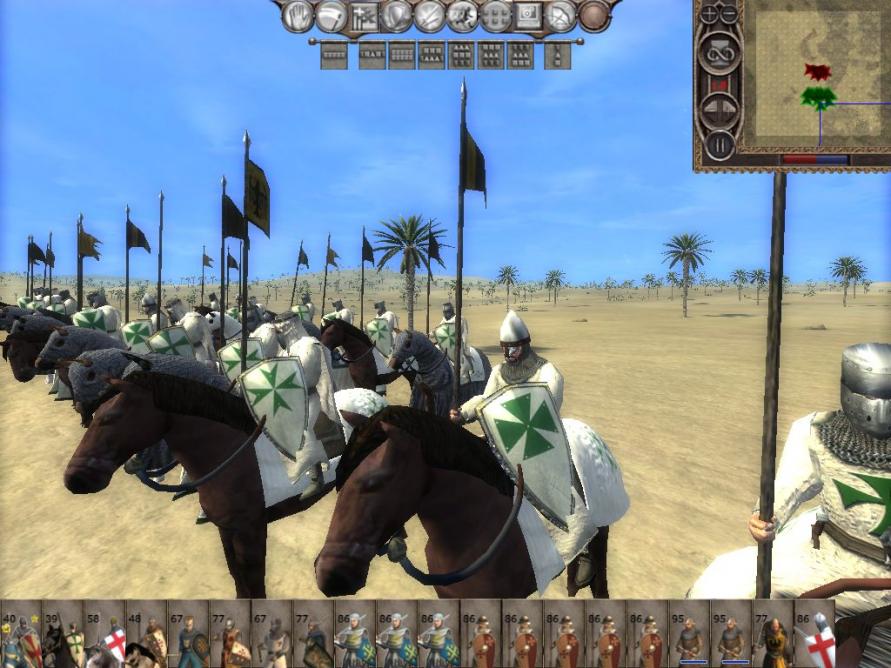891x668 pixels.
Task: Toggle the guard mode shield button
Action: pos(397,16)
